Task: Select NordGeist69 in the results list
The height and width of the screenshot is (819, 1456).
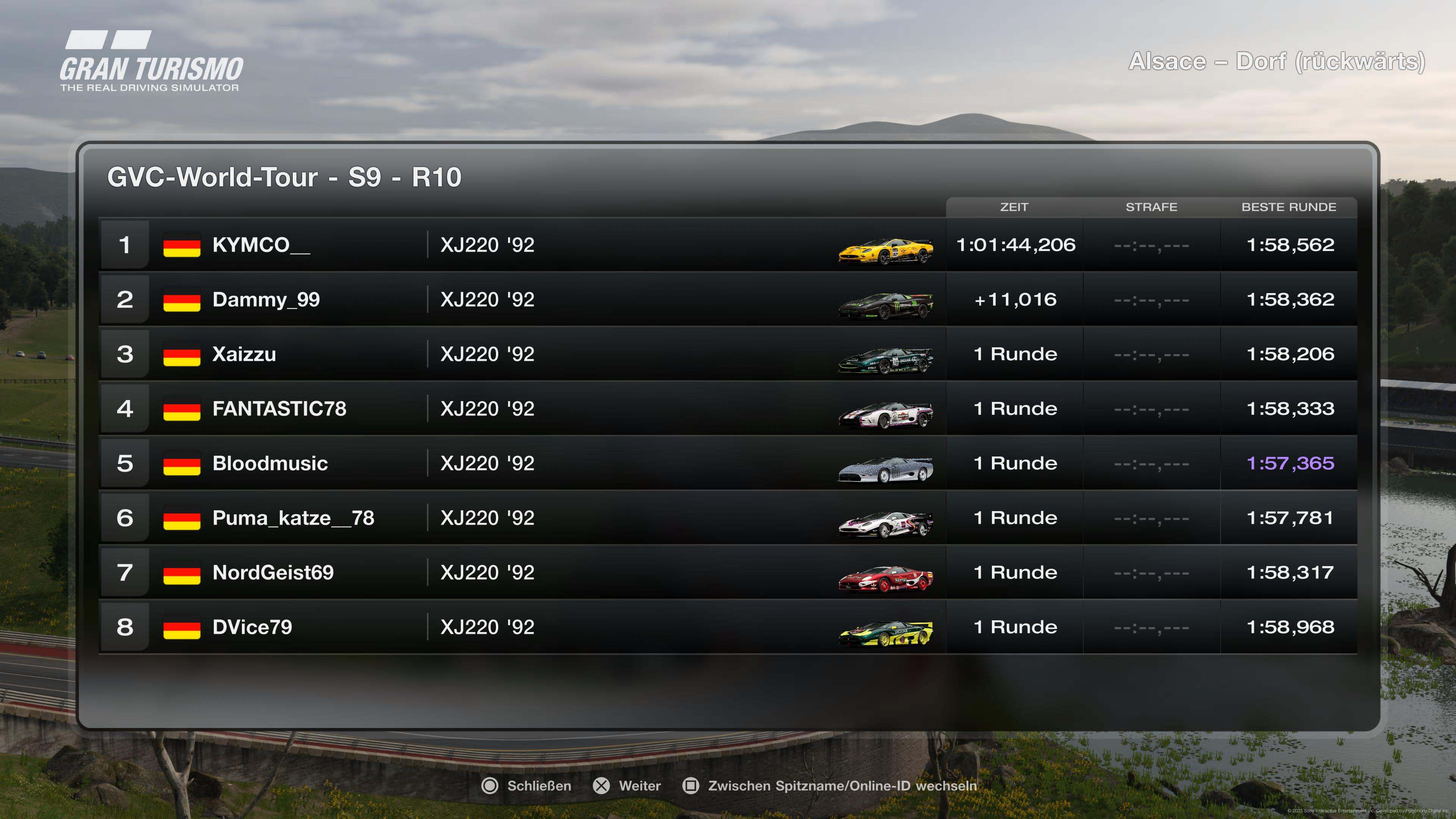Action: point(273,573)
